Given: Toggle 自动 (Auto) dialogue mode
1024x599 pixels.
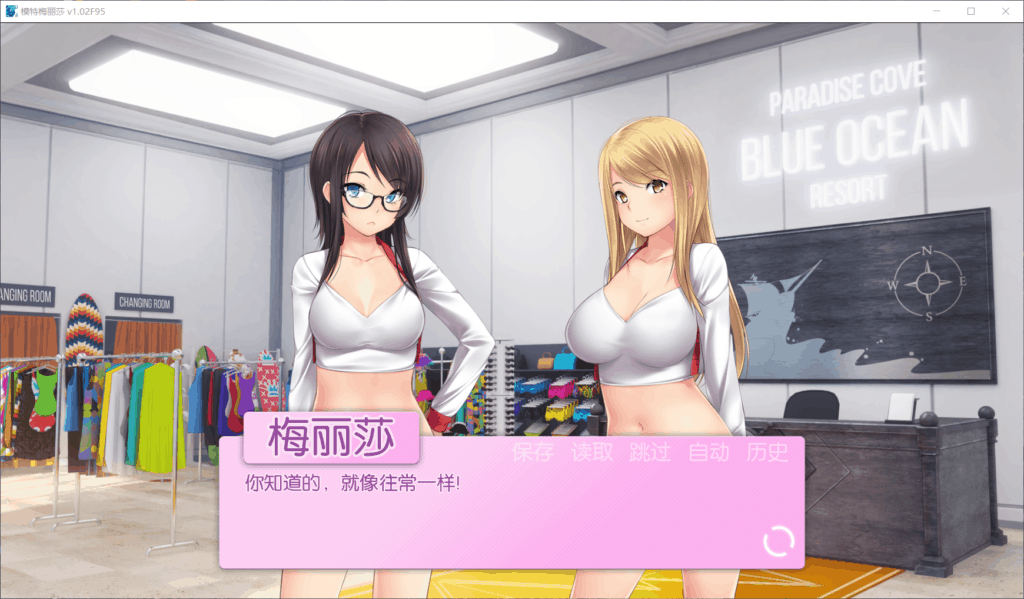Looking at the screenshot, I should coord(709,452).
